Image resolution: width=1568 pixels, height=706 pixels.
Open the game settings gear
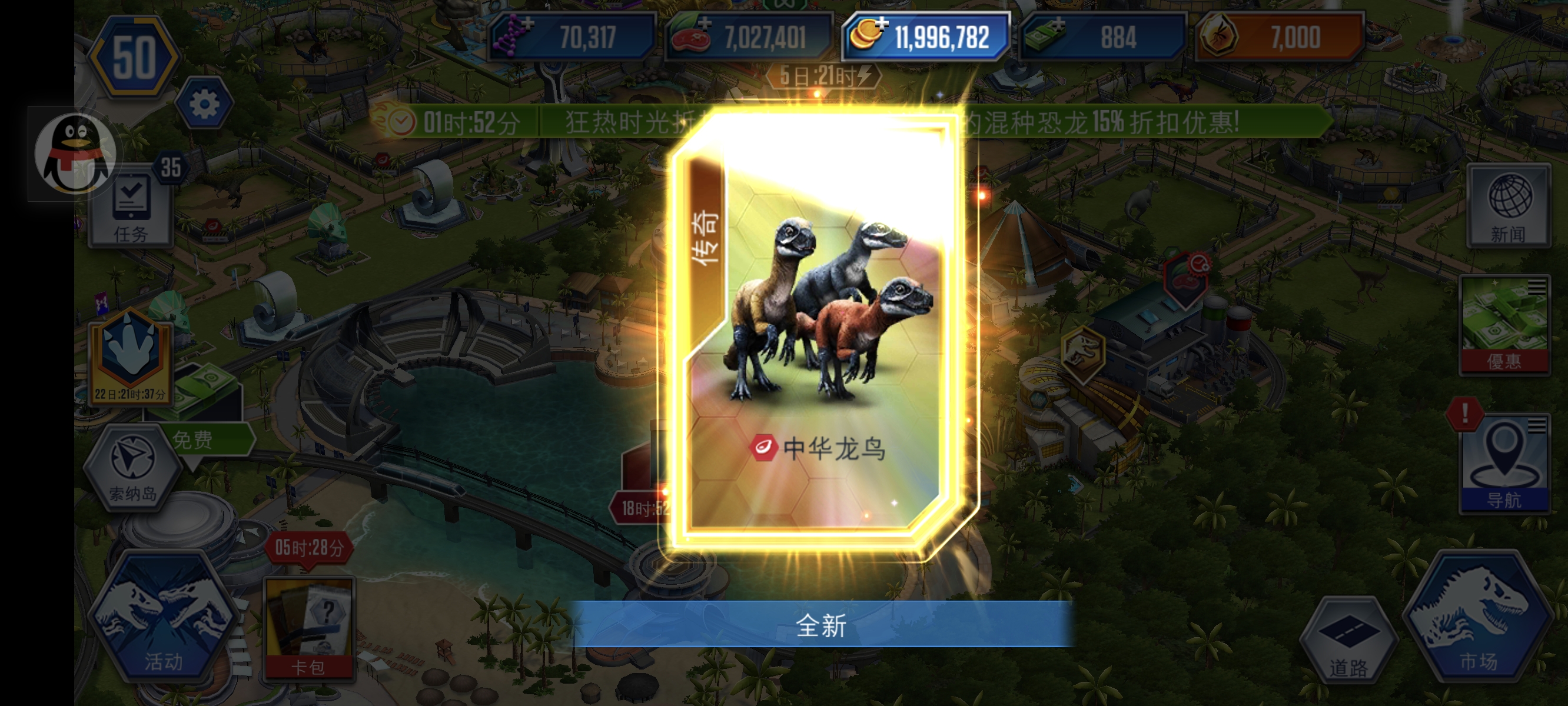205,104
